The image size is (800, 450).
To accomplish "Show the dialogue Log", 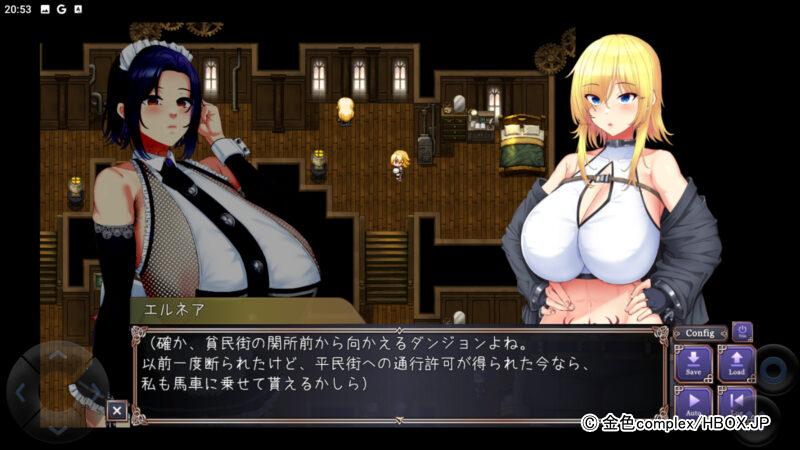I will (x=736, y=402).
